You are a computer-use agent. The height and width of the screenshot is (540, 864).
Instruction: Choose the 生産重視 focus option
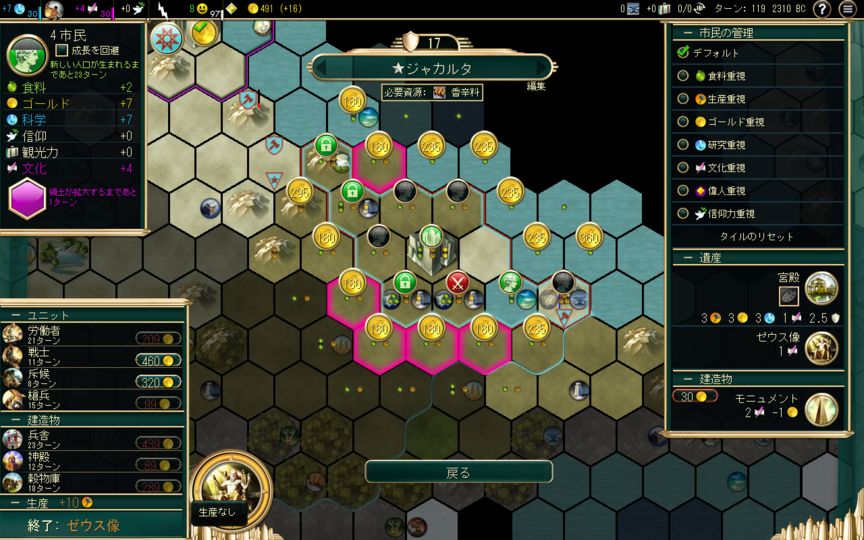(x=683, y=98)
